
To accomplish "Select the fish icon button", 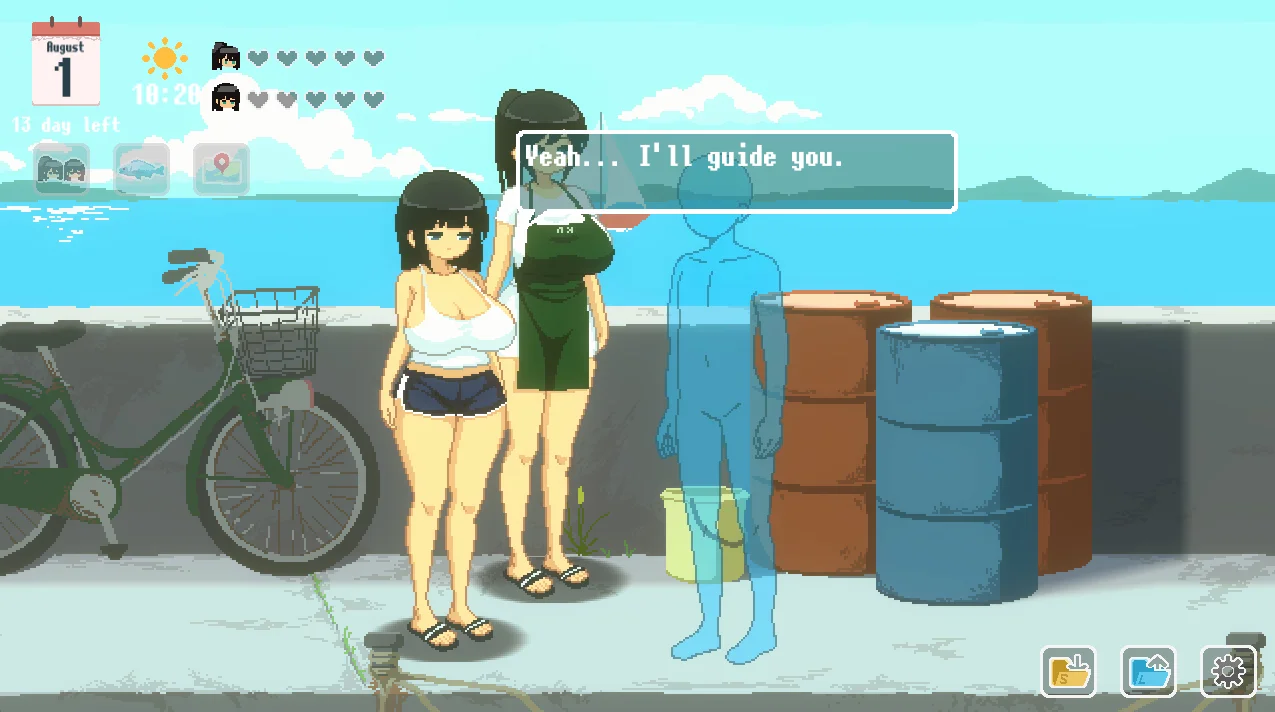I will [141, 170].
